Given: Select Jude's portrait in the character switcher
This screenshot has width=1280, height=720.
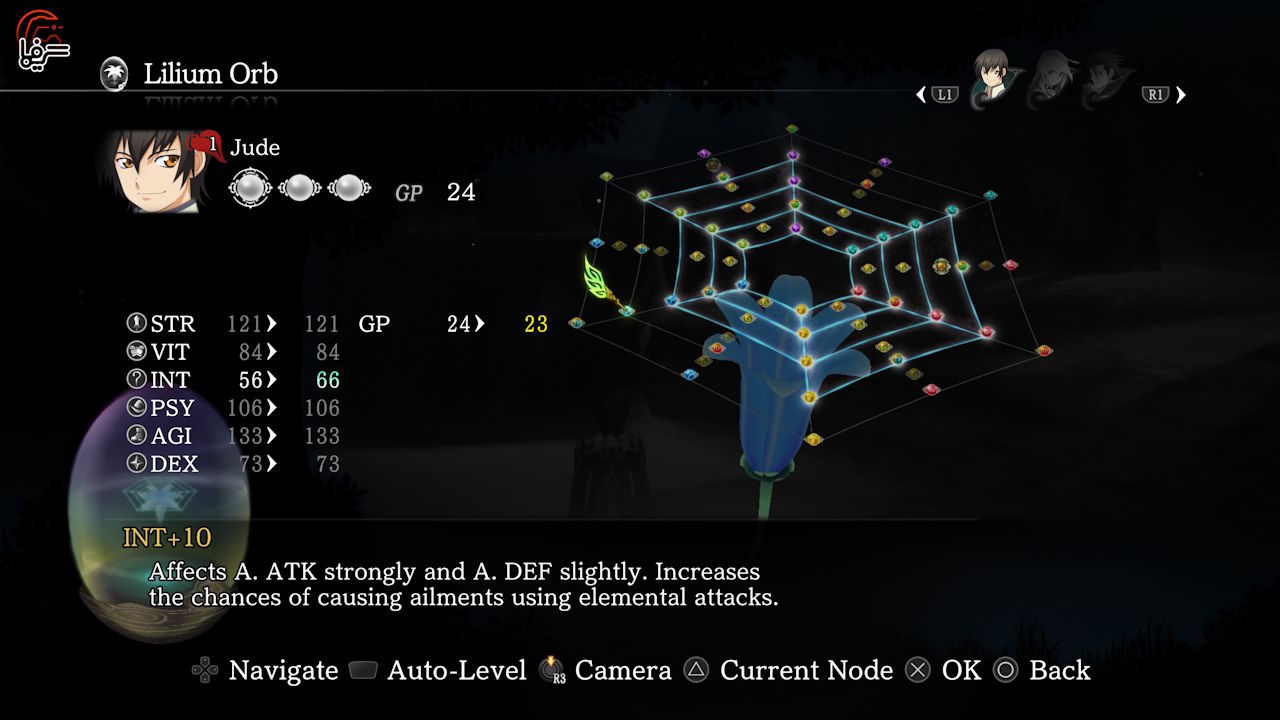Looking at the screenshot, I should pos(992,76).
